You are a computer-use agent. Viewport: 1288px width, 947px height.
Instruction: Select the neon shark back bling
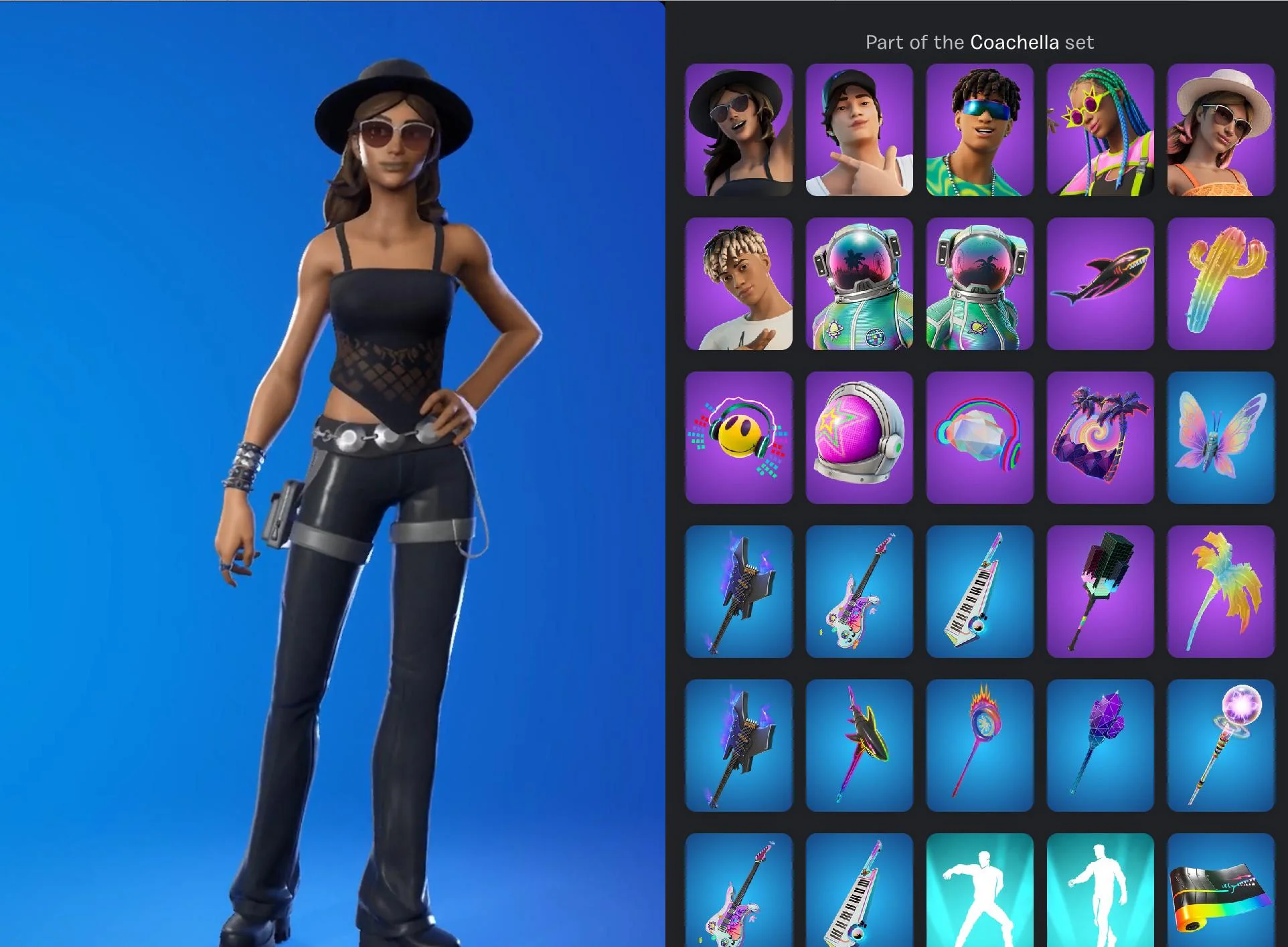(1100, 284)
